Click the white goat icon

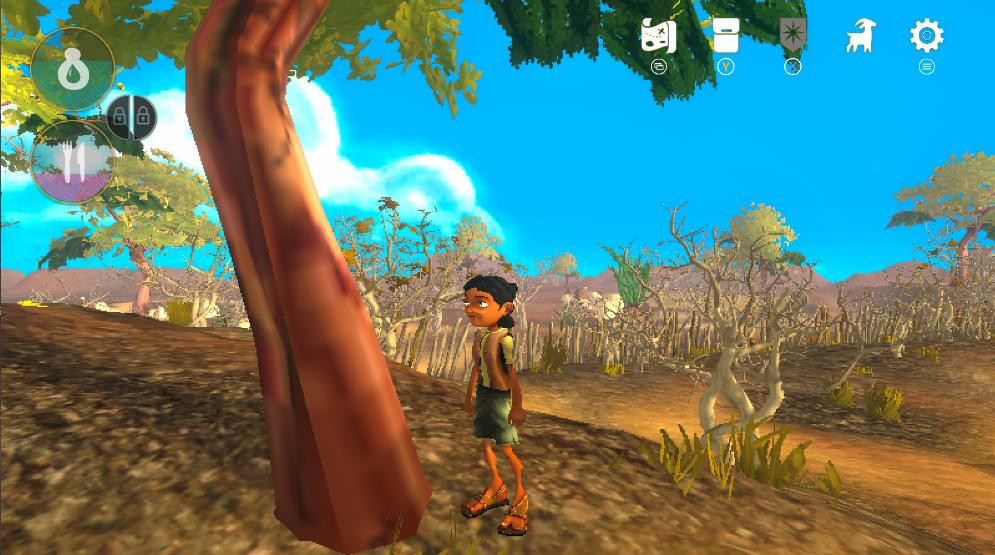860,37
